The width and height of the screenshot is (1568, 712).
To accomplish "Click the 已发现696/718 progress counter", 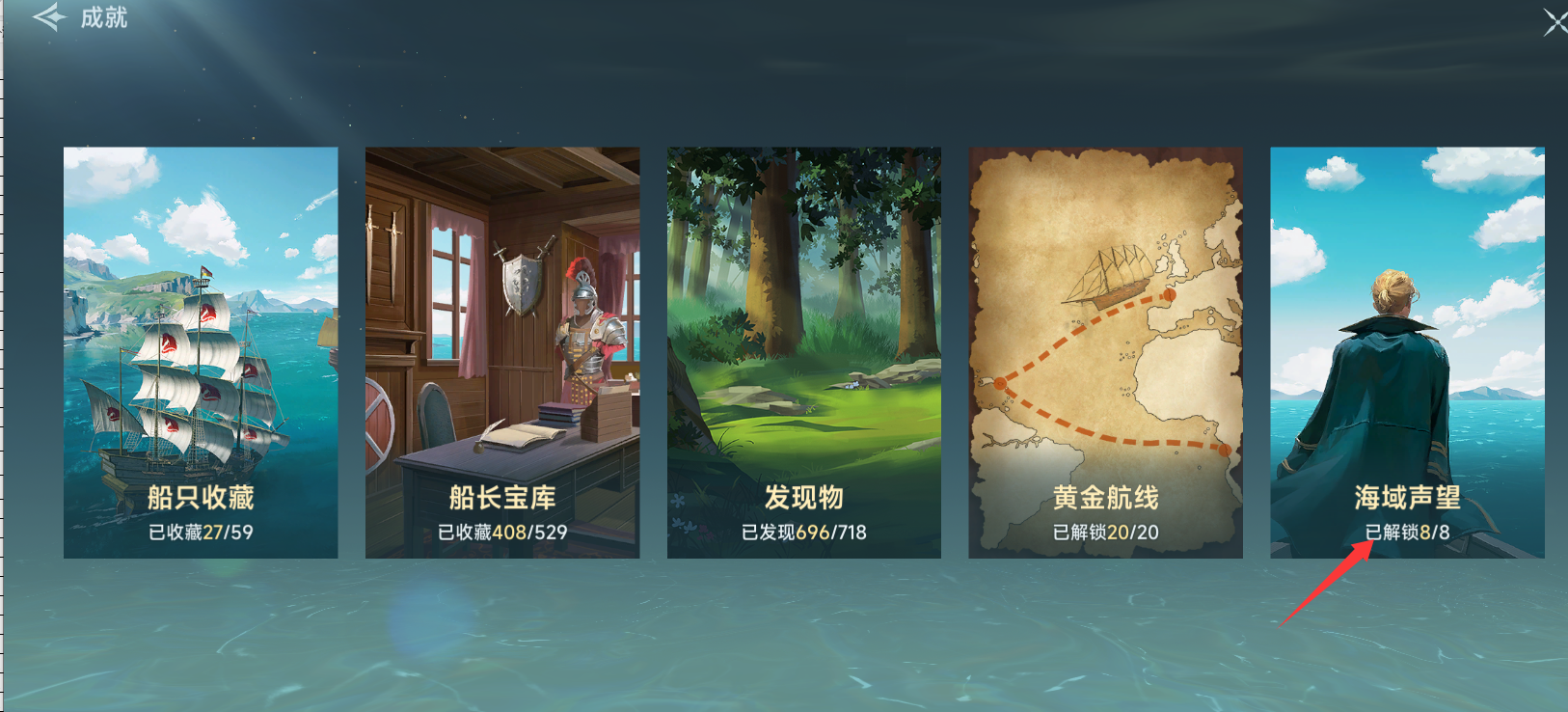I will point(803,529).
